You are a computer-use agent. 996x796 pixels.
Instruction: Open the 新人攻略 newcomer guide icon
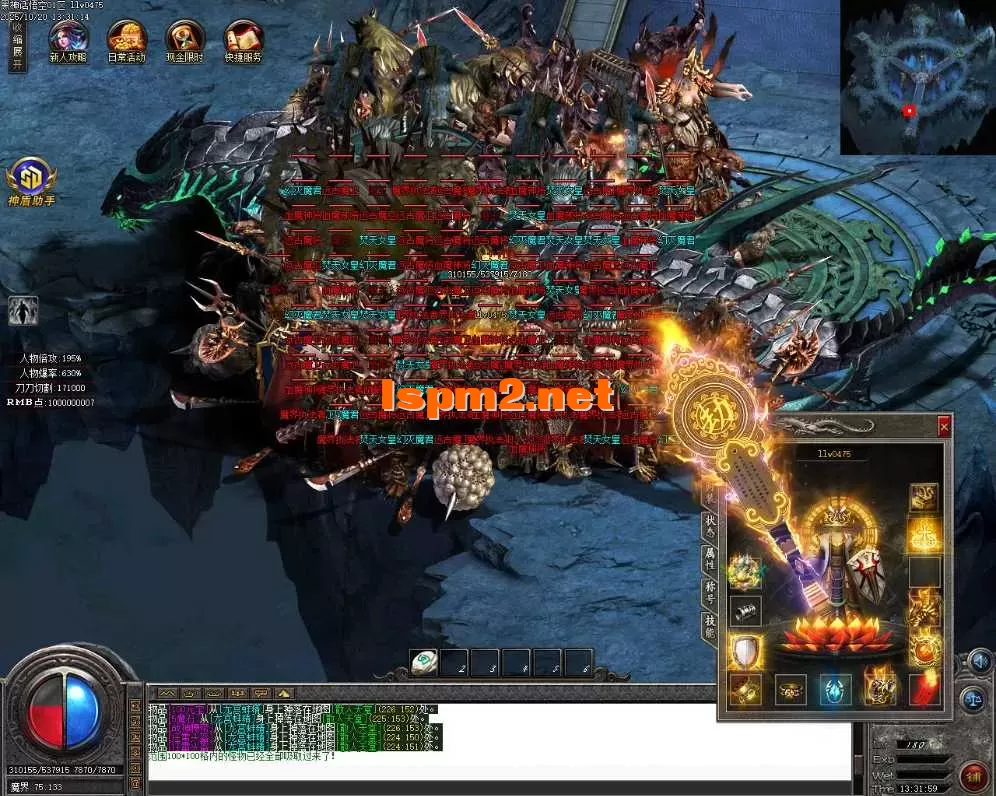[68, 39]
